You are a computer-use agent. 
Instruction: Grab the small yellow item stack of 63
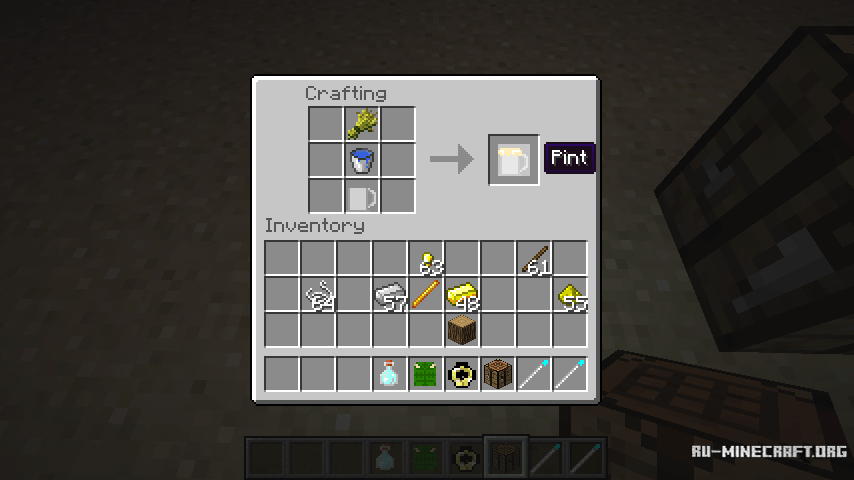coord(426,260)
